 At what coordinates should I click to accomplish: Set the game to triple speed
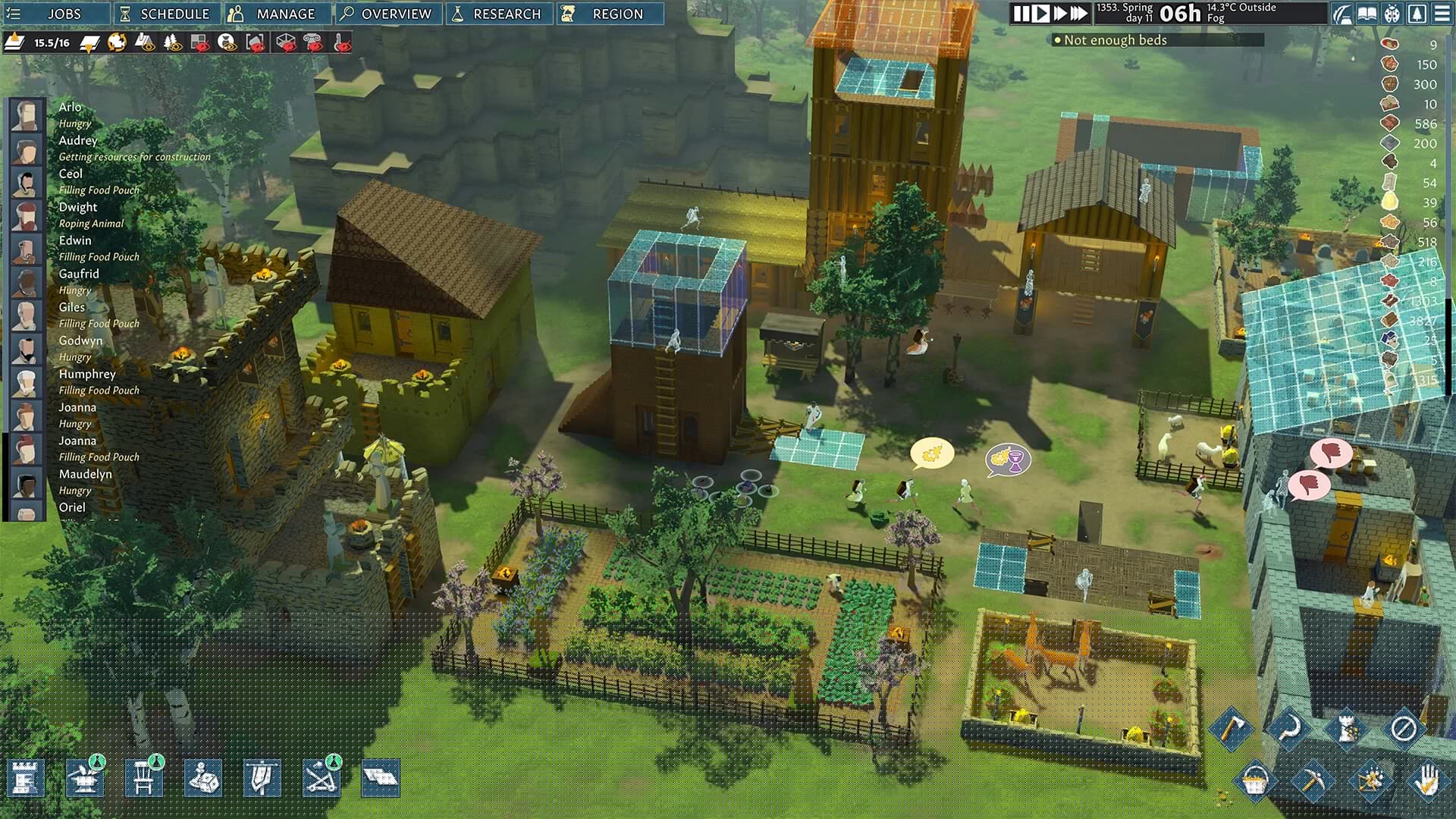point(1079,14)
